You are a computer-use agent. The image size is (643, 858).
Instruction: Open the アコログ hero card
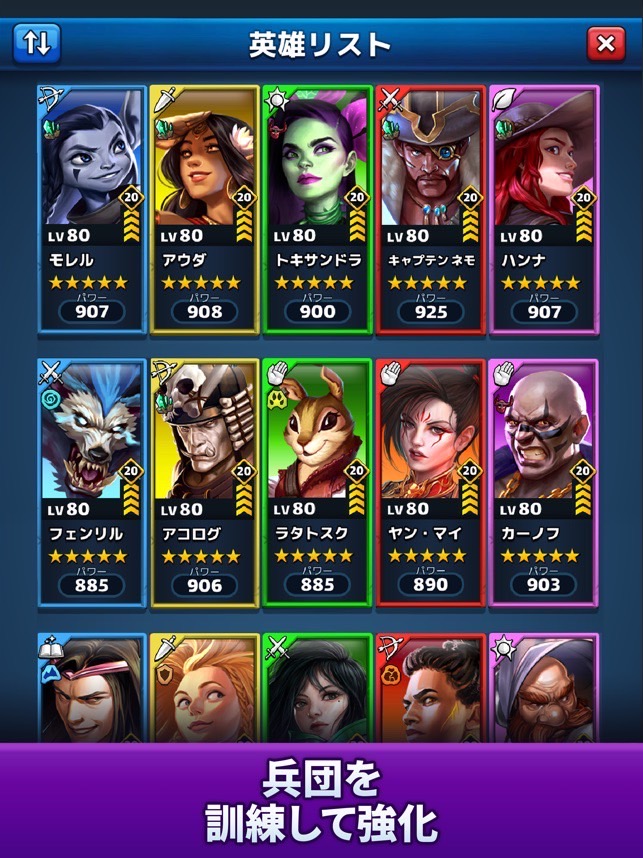pos(204,482)
